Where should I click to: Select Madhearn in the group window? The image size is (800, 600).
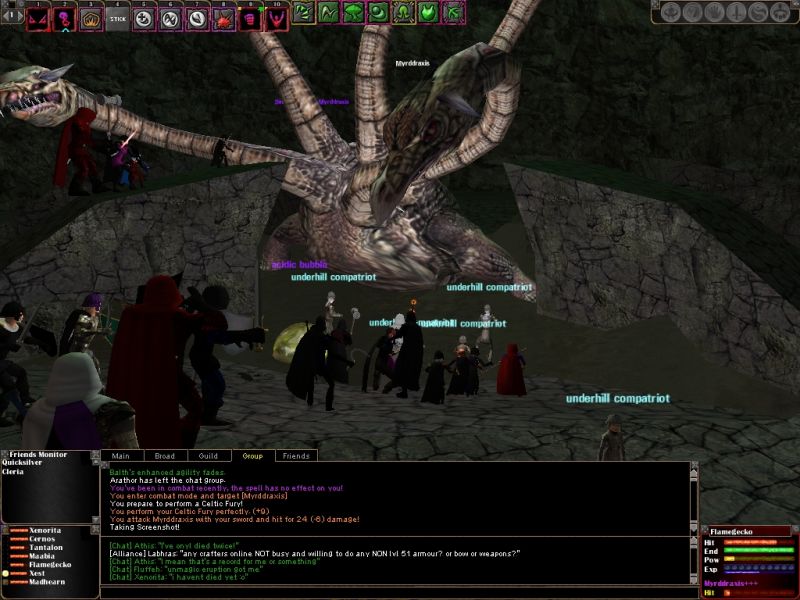[x=49, y=581]
